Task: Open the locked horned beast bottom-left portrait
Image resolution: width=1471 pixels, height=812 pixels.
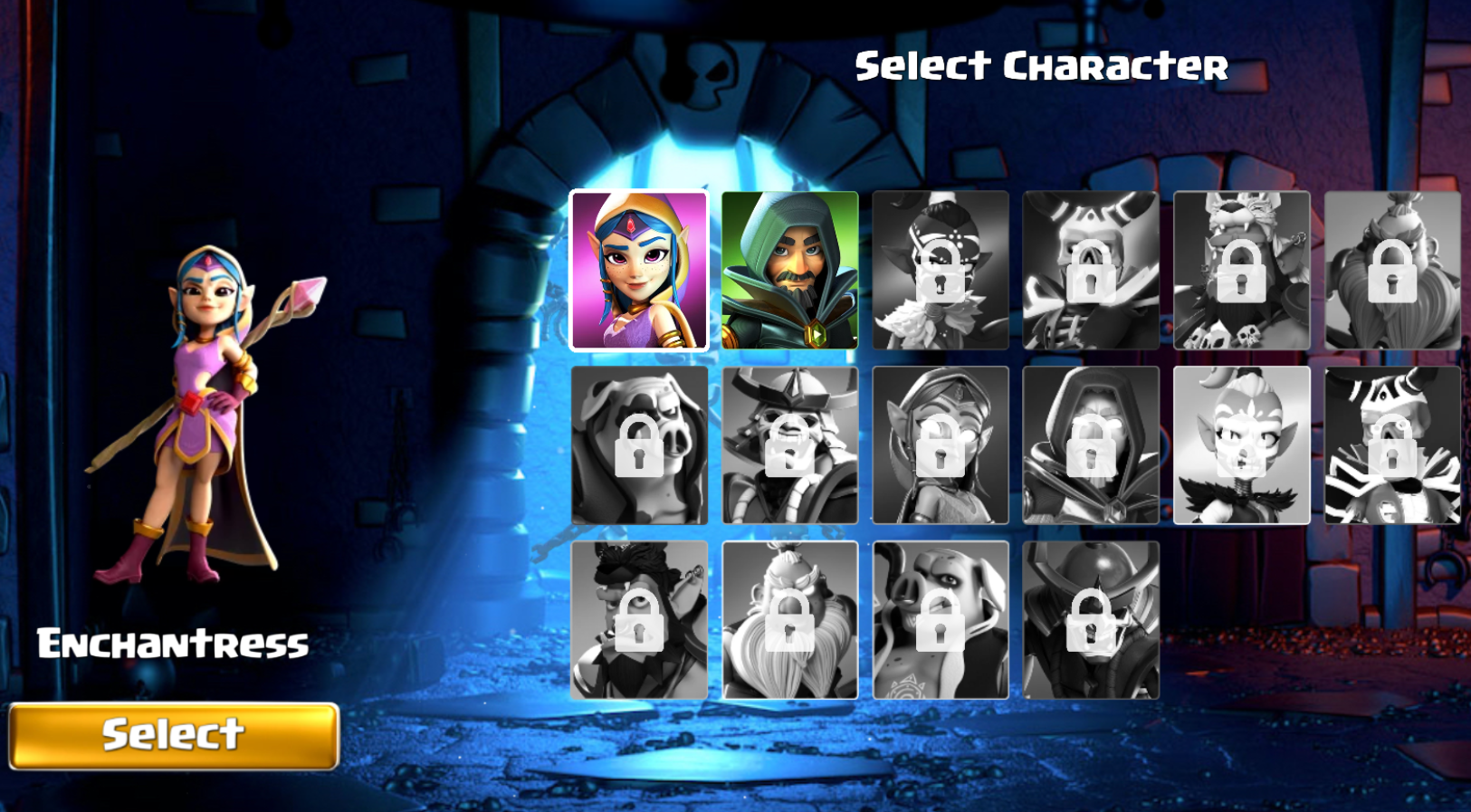Action: pyautogui.click(x=638, y=620)
